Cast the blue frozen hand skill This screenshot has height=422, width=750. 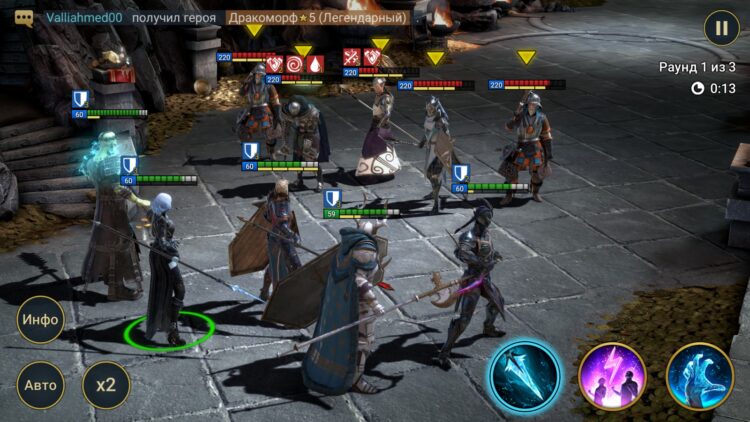[700, 376]
